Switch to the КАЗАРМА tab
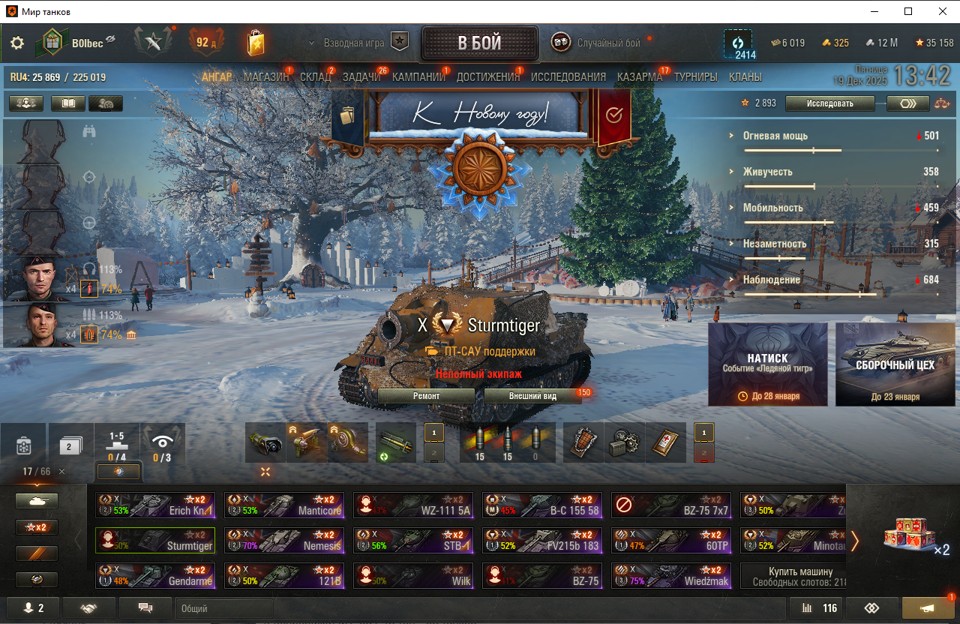960x624 pixels. (x=639, y=77)
